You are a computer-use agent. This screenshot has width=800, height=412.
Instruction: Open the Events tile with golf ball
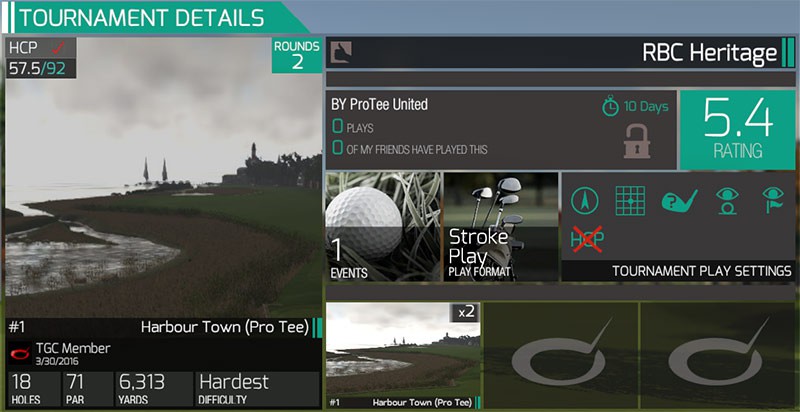click(383, 226)
